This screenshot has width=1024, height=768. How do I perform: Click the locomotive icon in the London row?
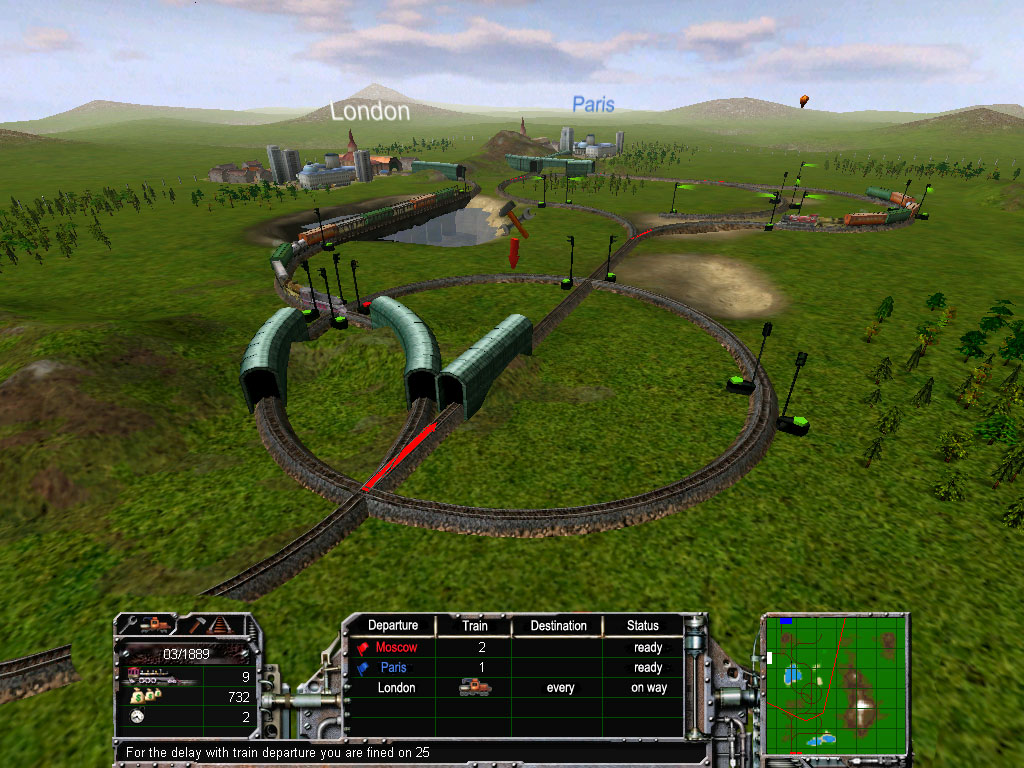474,688
